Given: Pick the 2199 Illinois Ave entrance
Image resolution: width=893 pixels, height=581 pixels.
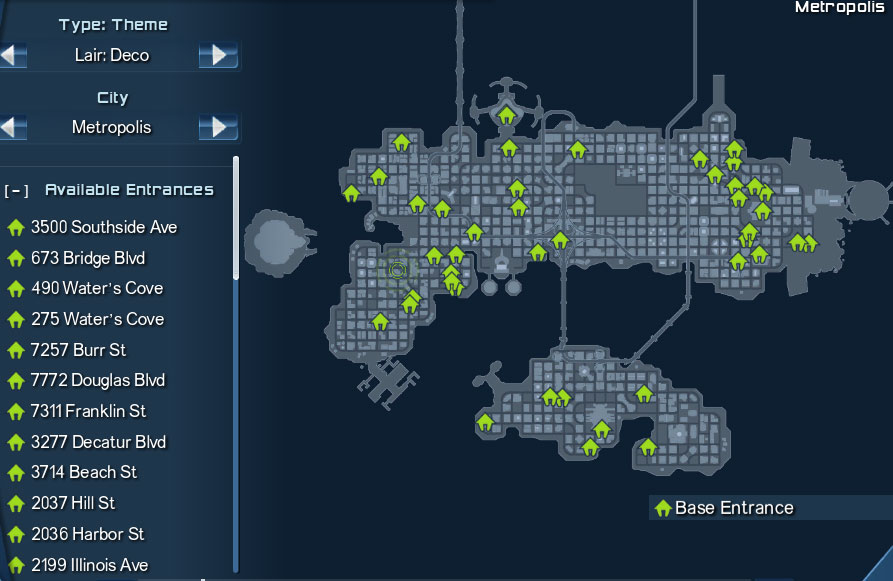Looking at the screenshot, I should click(x=89, y=565).
